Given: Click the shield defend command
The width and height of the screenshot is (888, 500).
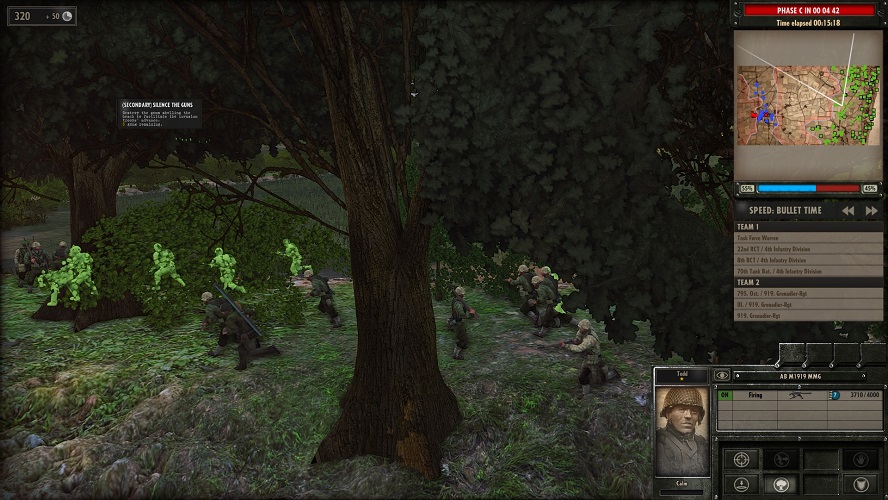Looking at the screenshot, I should coord(860,486).
